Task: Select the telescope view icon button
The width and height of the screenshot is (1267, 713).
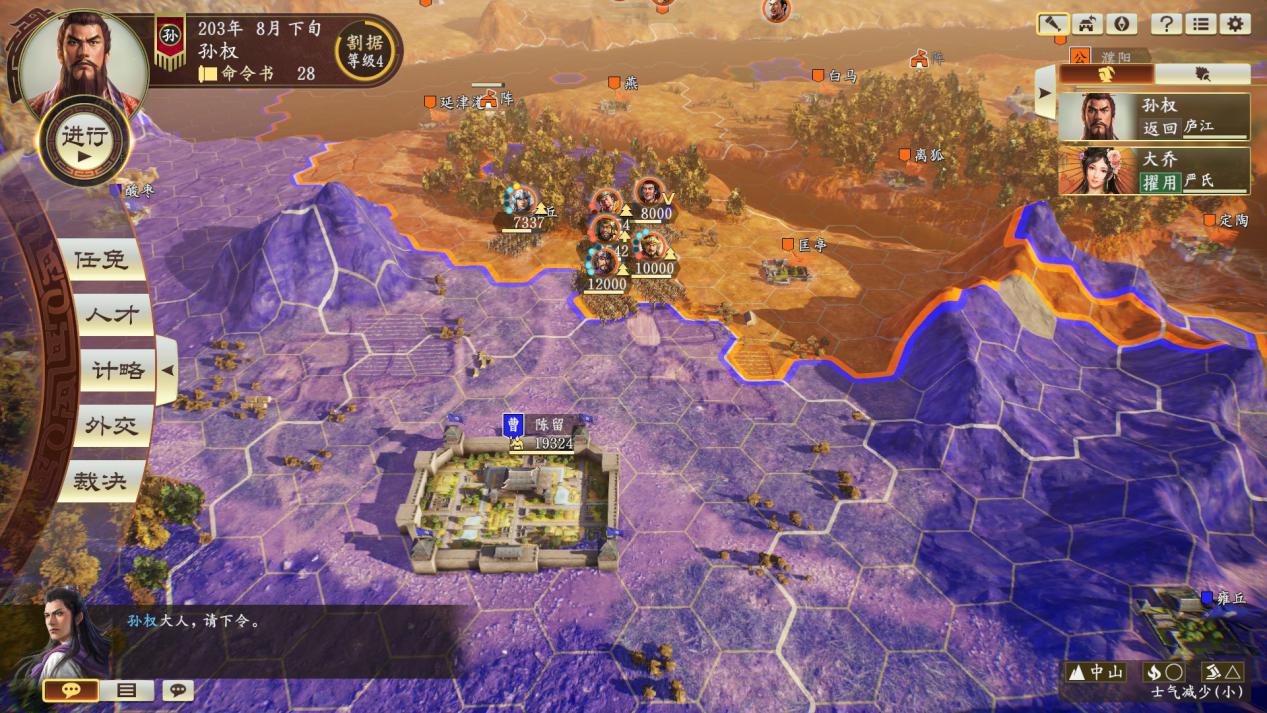Action: pos(1053,24)
